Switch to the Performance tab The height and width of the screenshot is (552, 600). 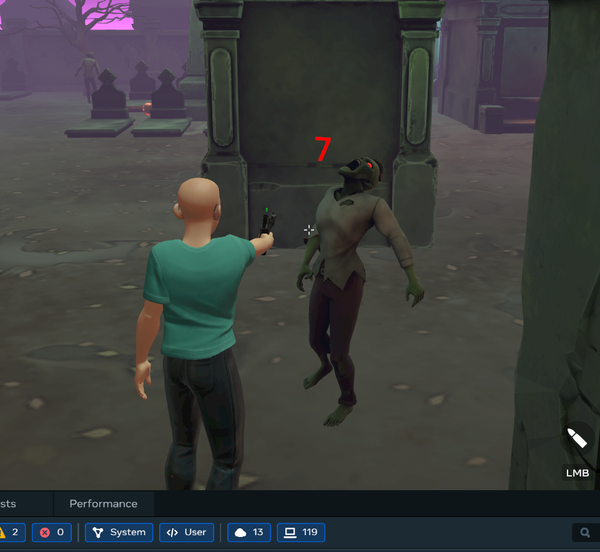click(x=103, y=503)
